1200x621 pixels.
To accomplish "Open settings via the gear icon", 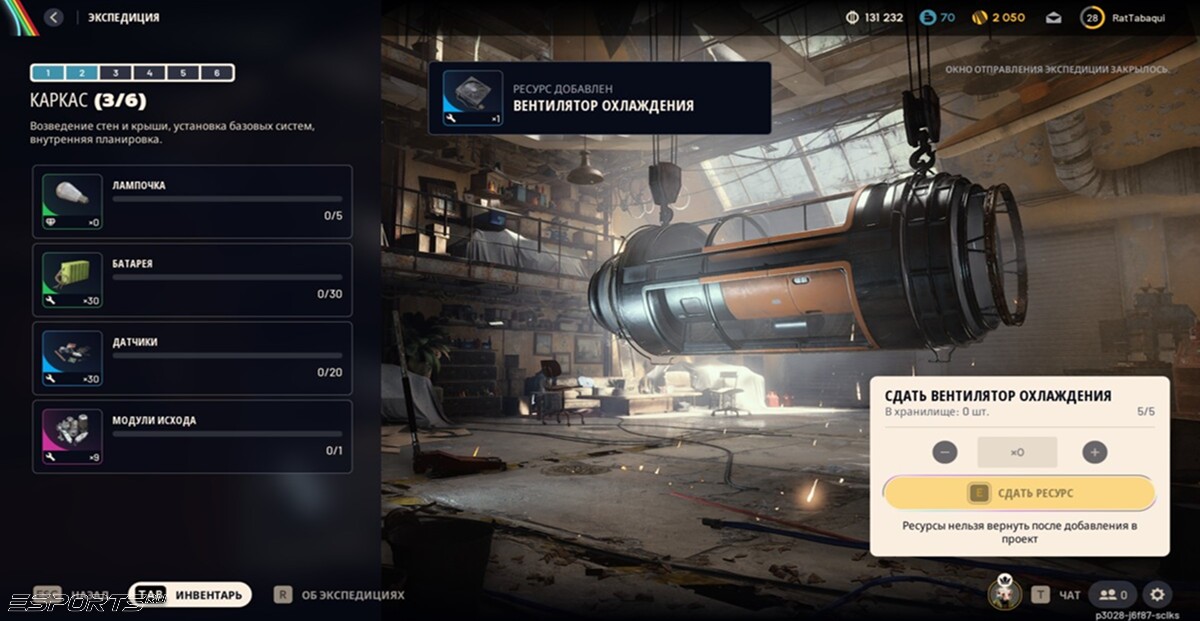I will 1157,595.
